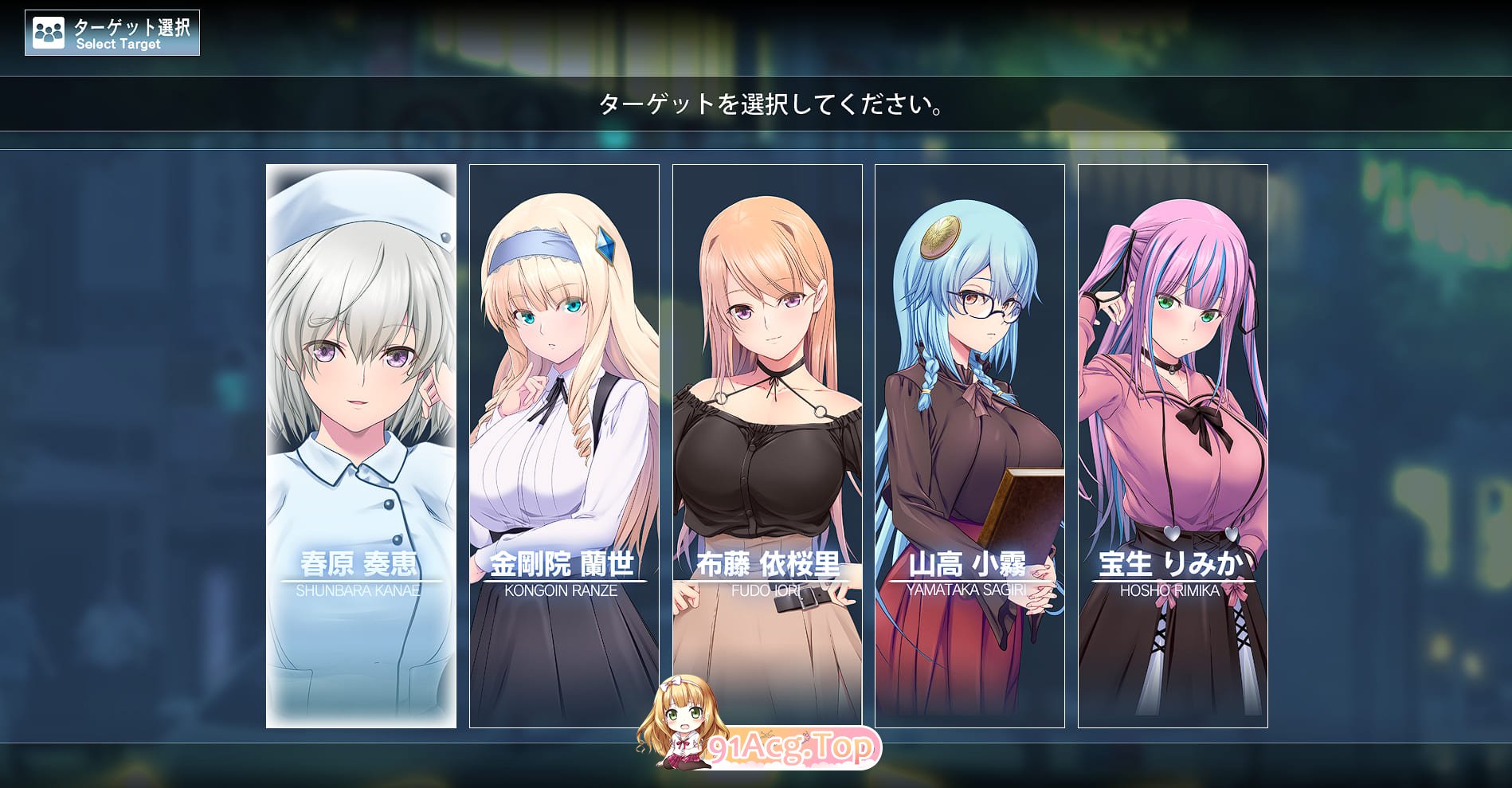Open the 91Acg.Top watermark link
The height and width of the screenshot is (788, 1512).
click(x=791, y=747)
